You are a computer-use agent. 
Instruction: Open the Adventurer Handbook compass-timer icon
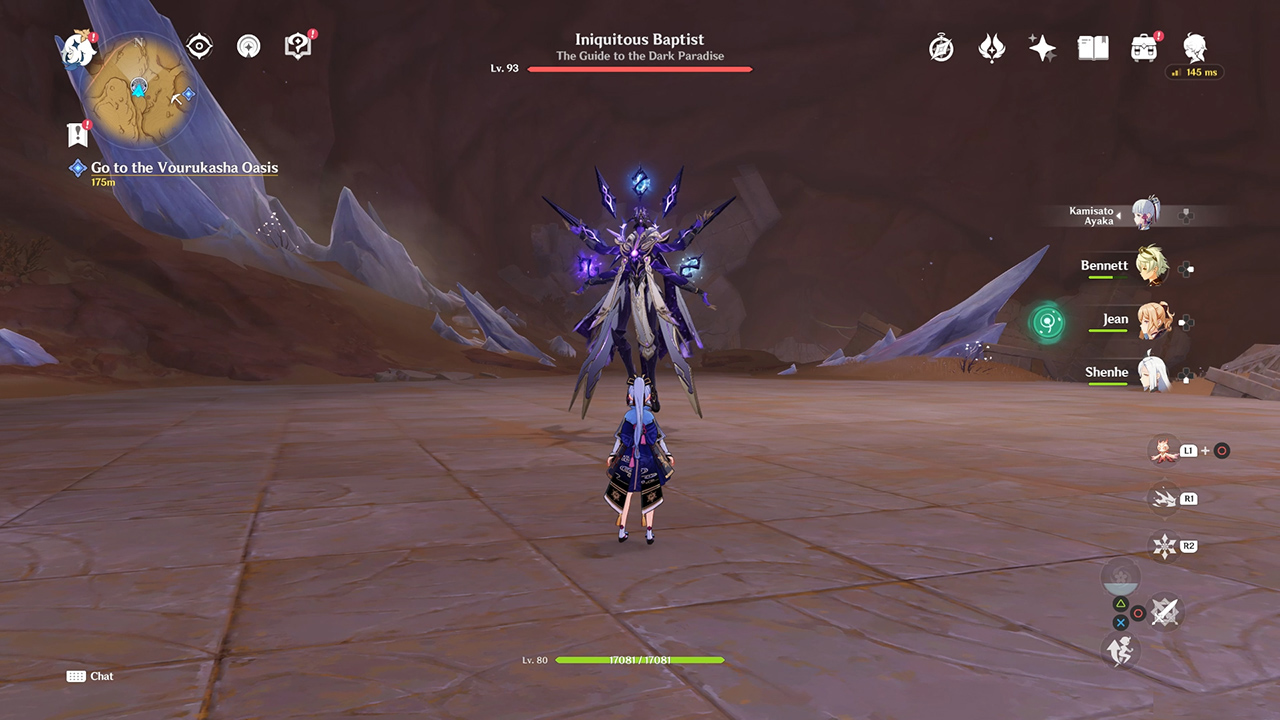coord(941,46)
